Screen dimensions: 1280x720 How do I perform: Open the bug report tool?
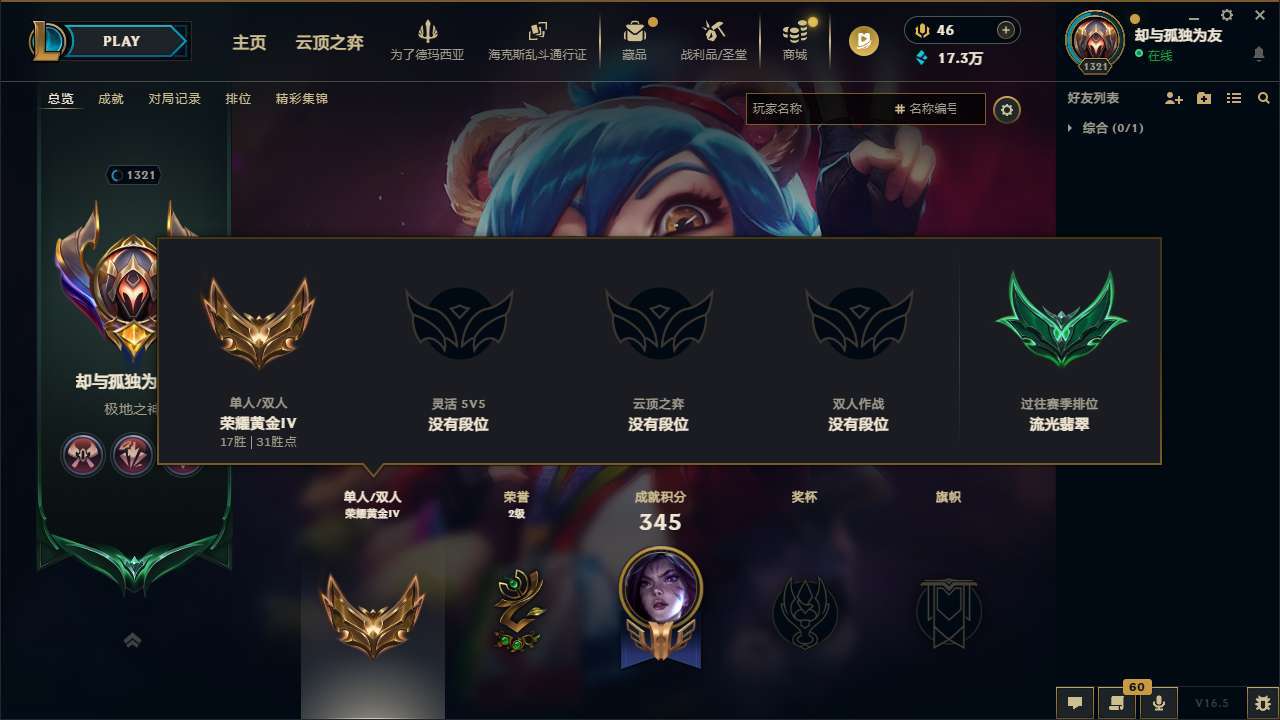pos(1251,703)
